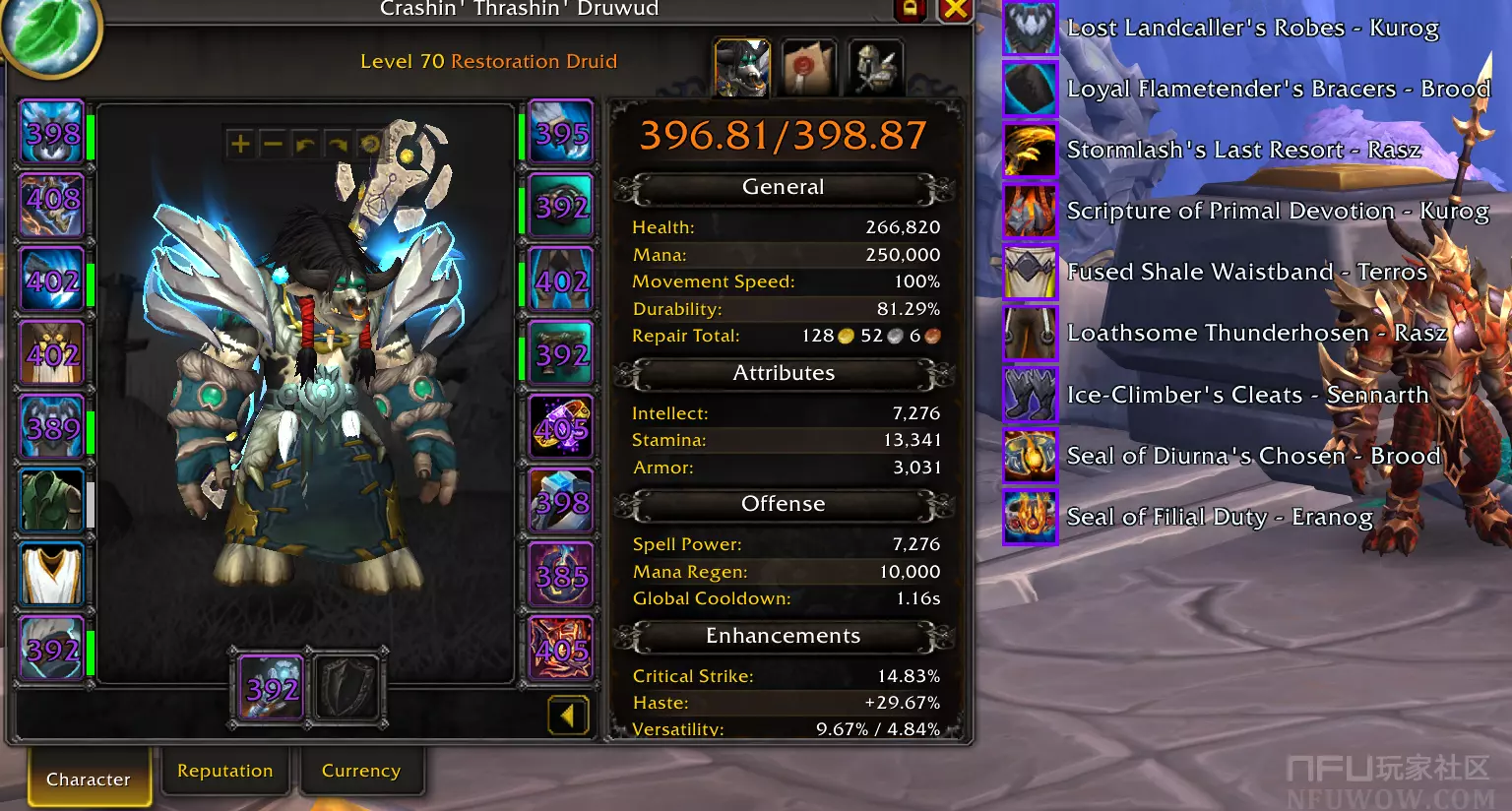Select Seal of Filial Duty entry
The height and width of the screenshot is (811, 1512).
click(x=1219, y=517)
